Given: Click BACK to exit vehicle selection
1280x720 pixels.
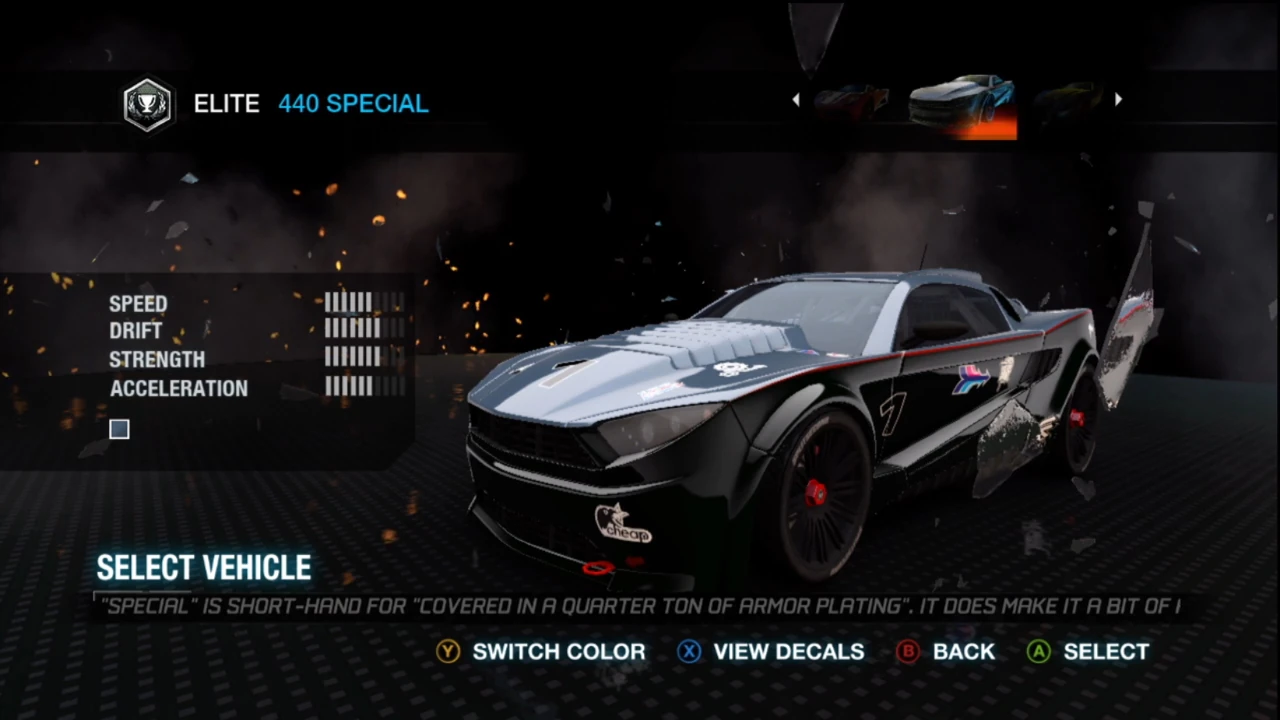Looking at the screenshot, I should coord(963,651).
